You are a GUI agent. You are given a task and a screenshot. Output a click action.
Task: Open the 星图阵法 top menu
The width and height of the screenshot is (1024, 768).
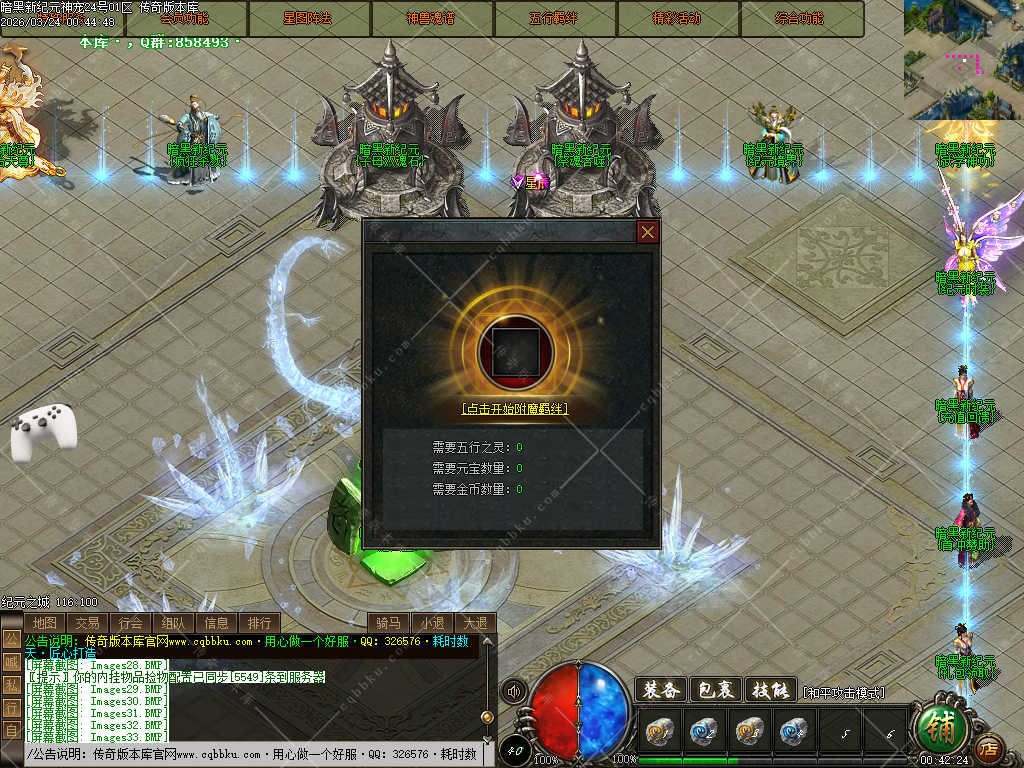309,19
